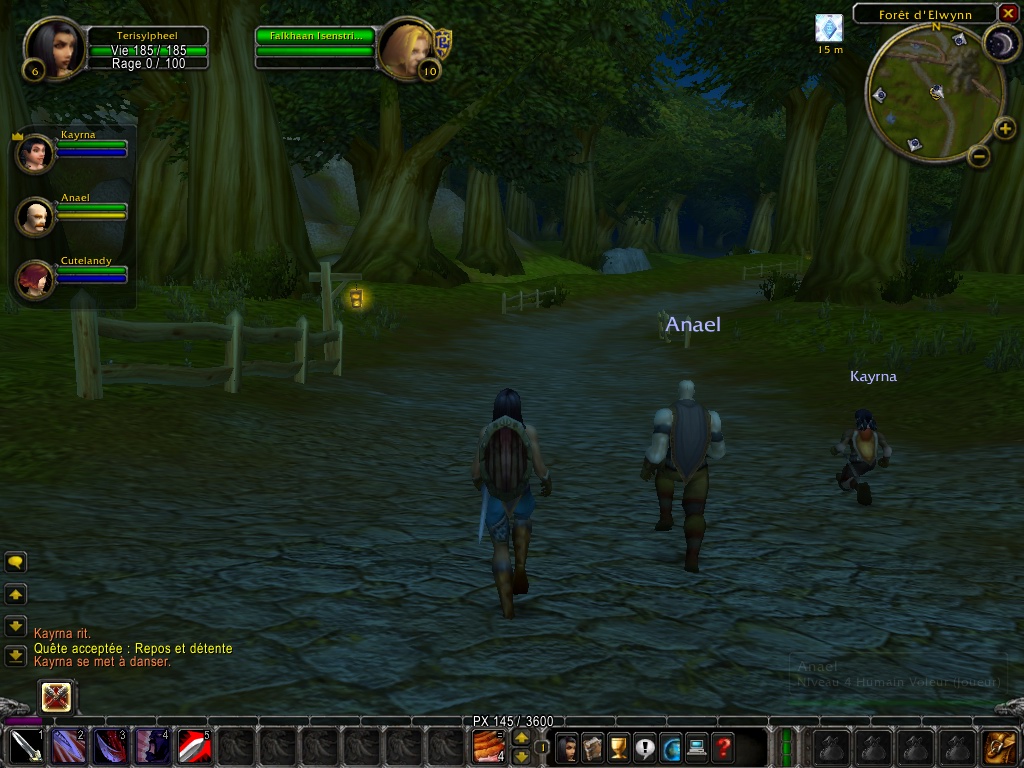Open the talents goblet icon

click(619, 747)
